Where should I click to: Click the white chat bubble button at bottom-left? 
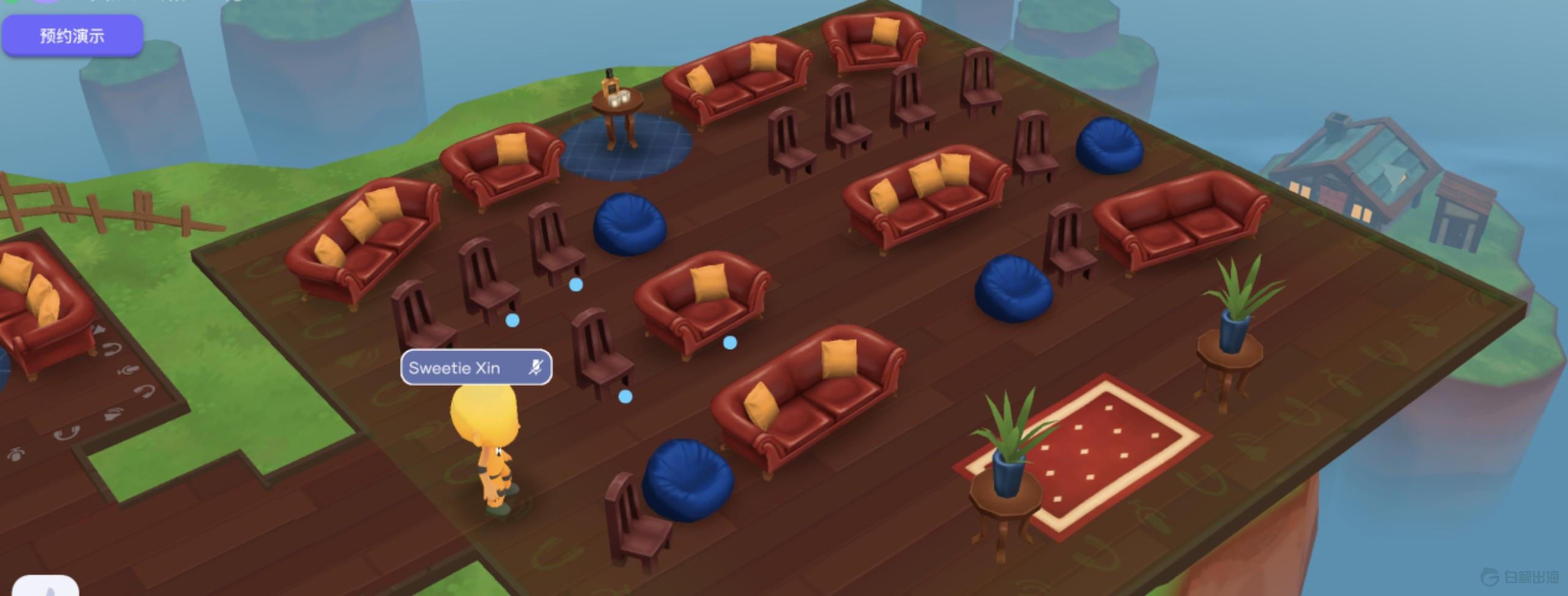point(45,588)
